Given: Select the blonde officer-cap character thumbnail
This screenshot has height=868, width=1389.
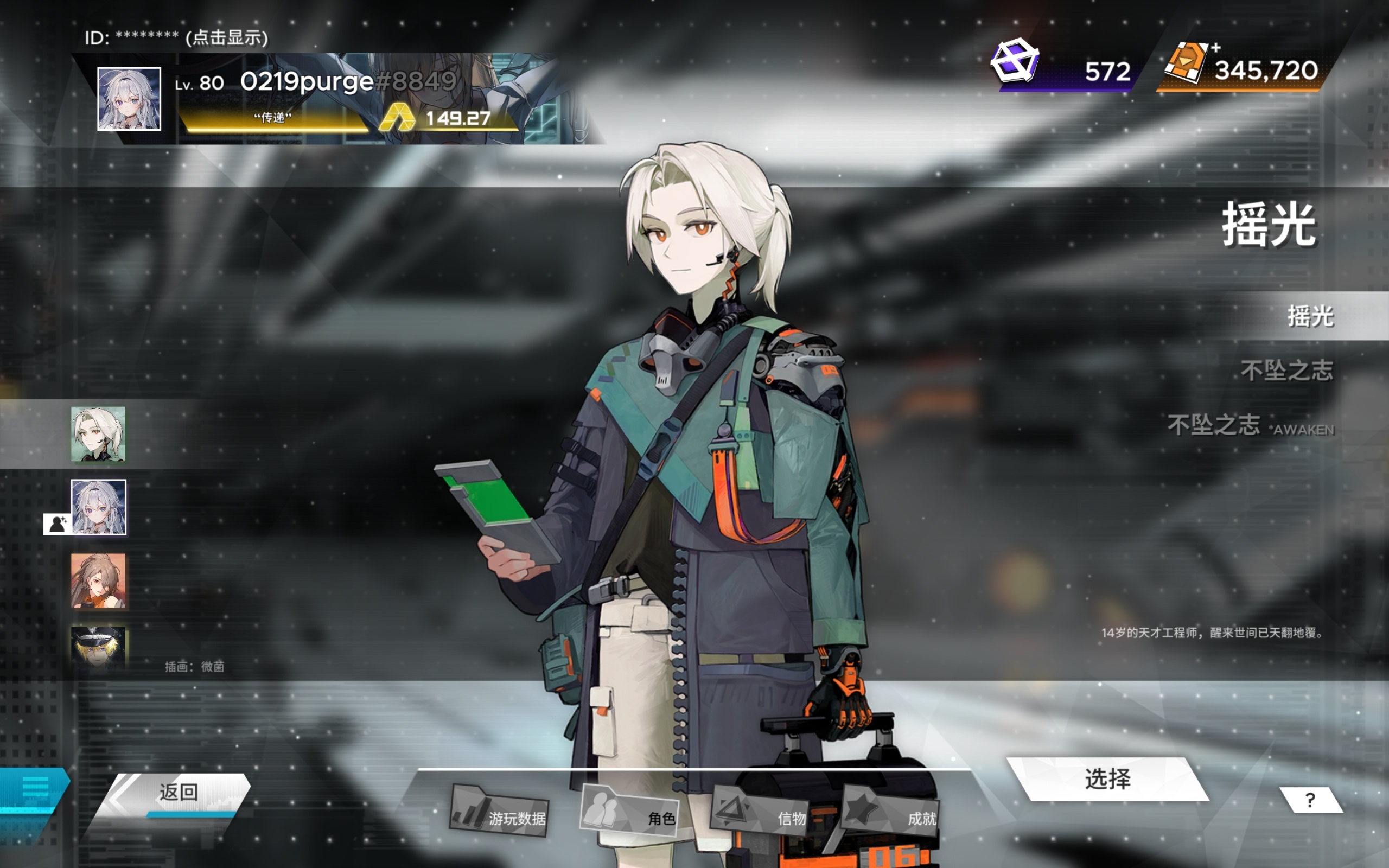Looking at the screenshot, I should click(x=98, y=648).
